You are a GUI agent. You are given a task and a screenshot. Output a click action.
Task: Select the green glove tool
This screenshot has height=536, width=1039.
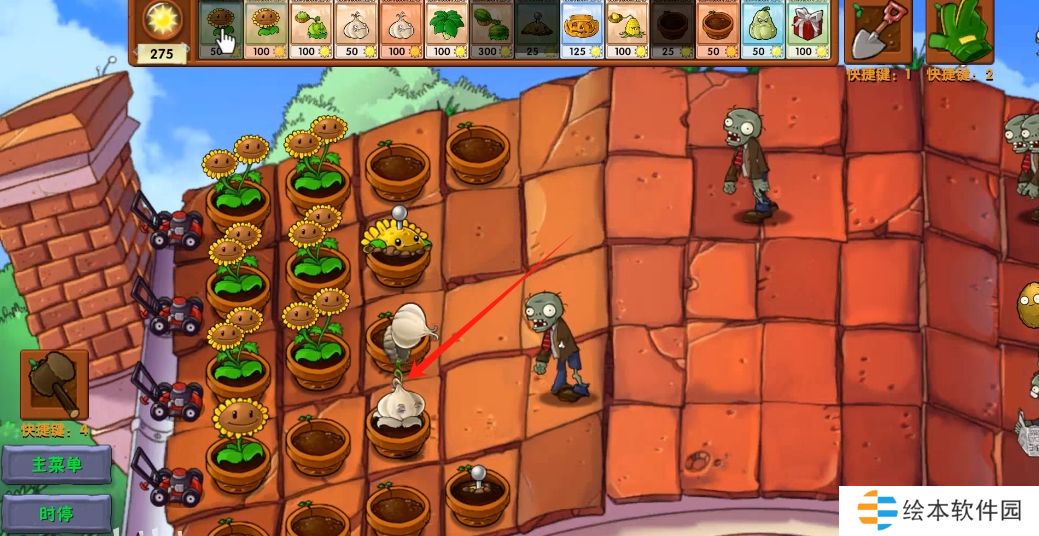point(958,32)
